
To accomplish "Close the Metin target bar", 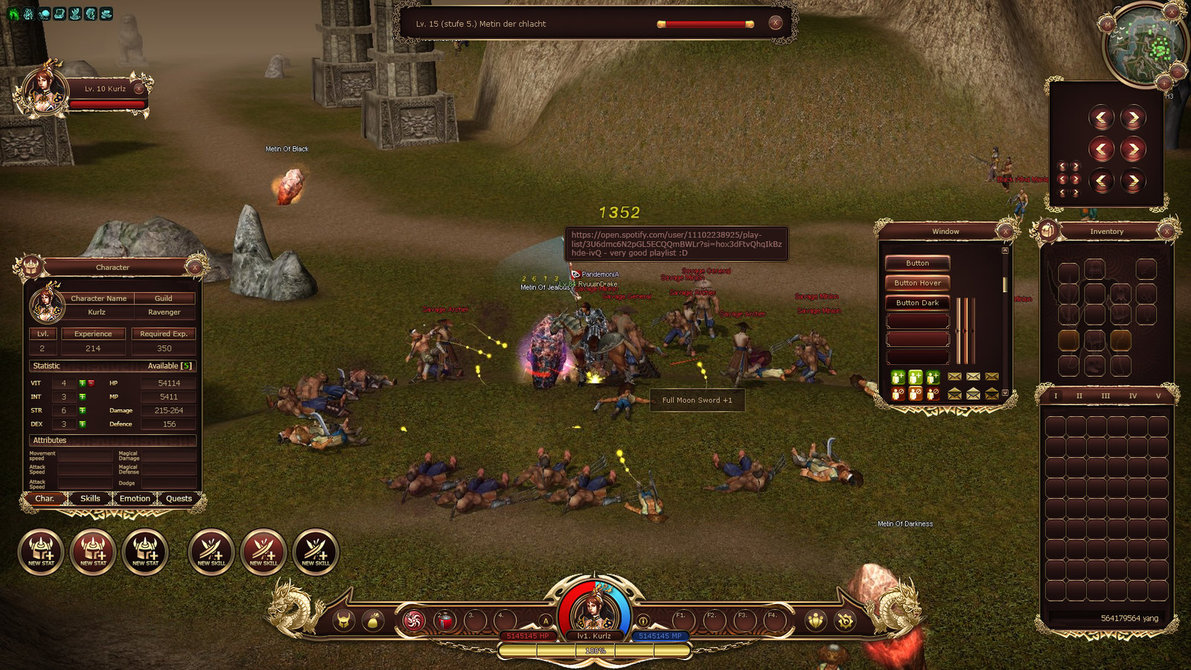I will [x=775, y=22].
